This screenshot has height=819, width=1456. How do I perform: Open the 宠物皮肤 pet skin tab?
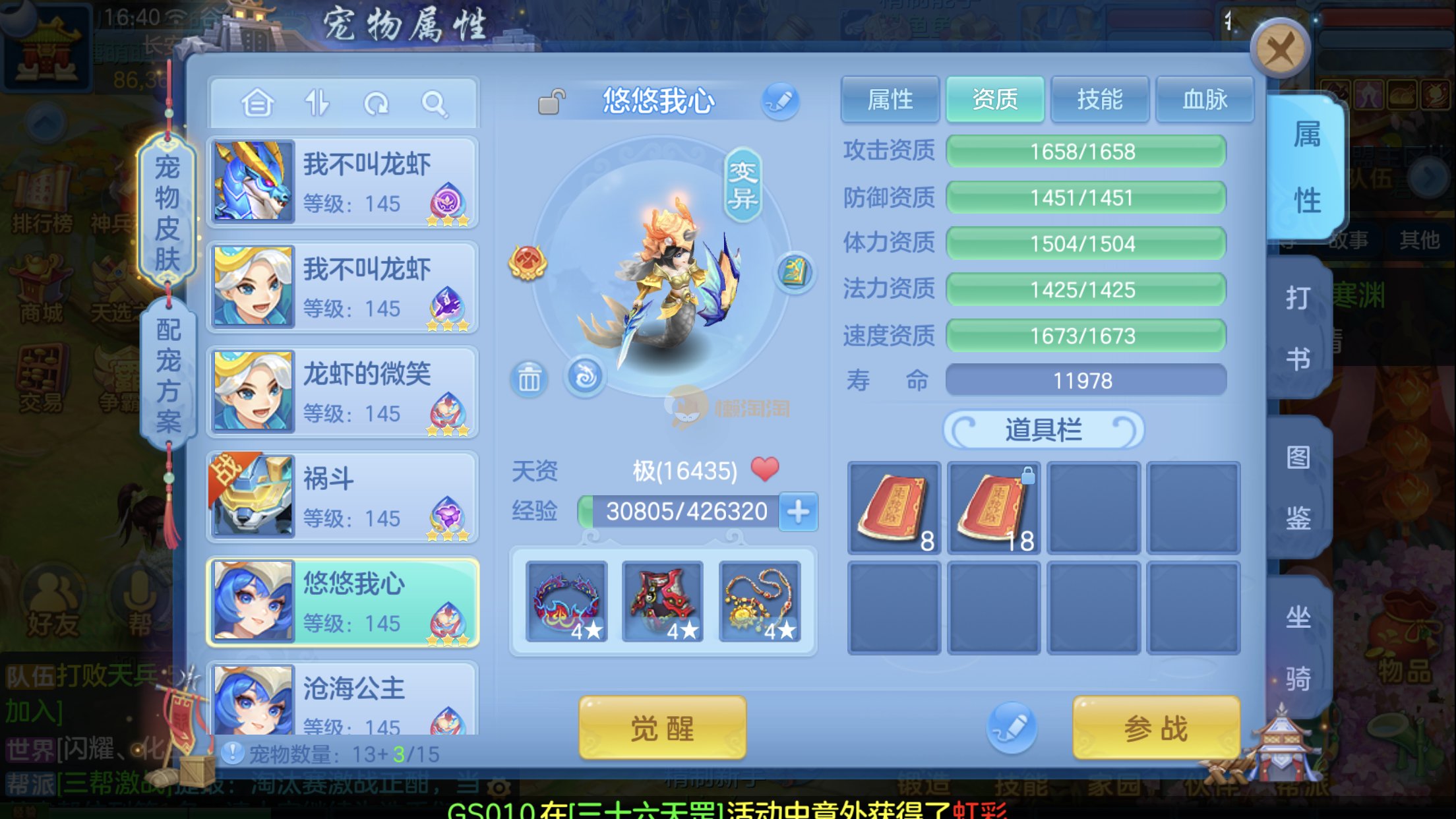click(x=167, y=212)
